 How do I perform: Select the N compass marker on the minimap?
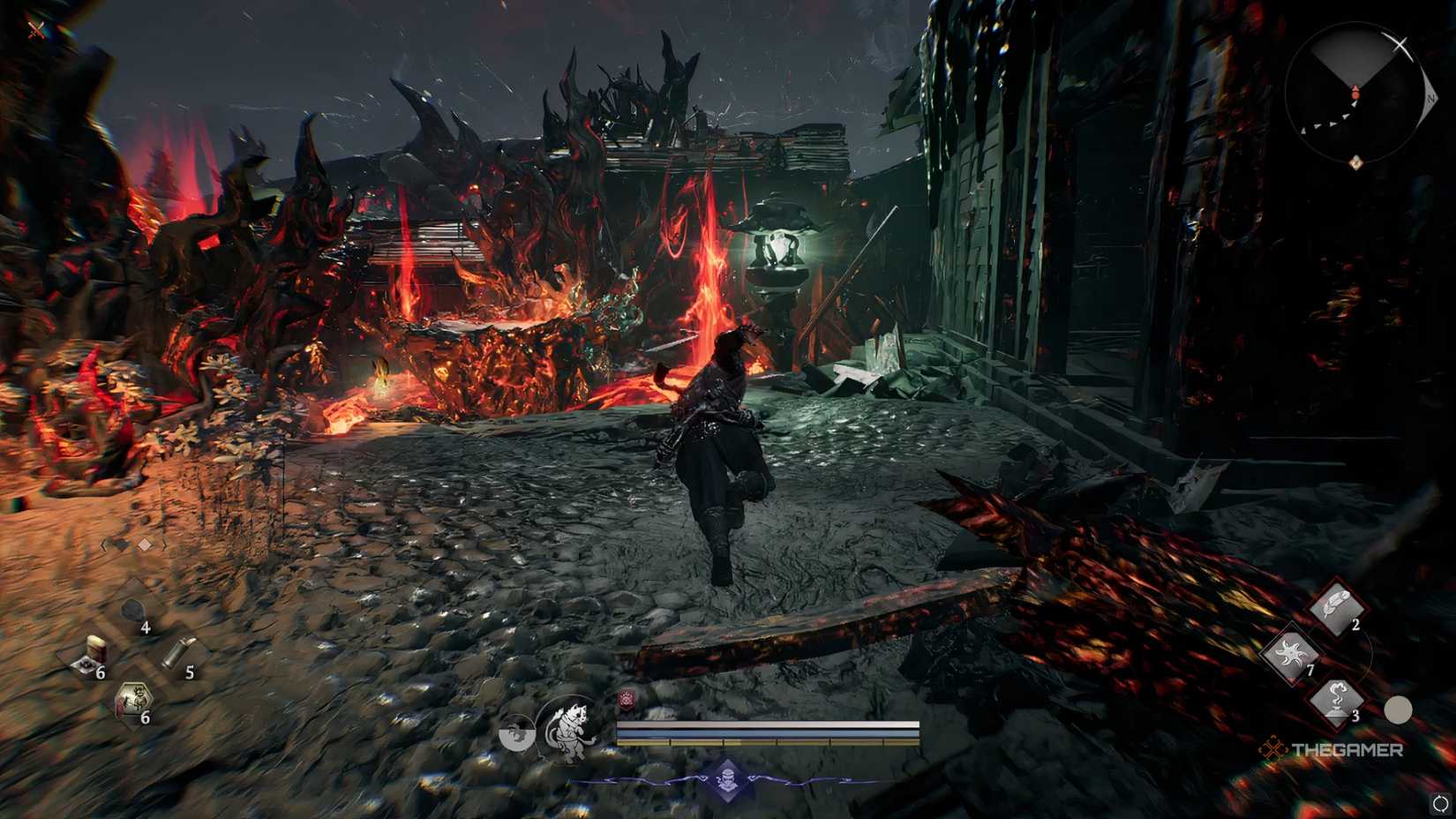coord(1430,99)
